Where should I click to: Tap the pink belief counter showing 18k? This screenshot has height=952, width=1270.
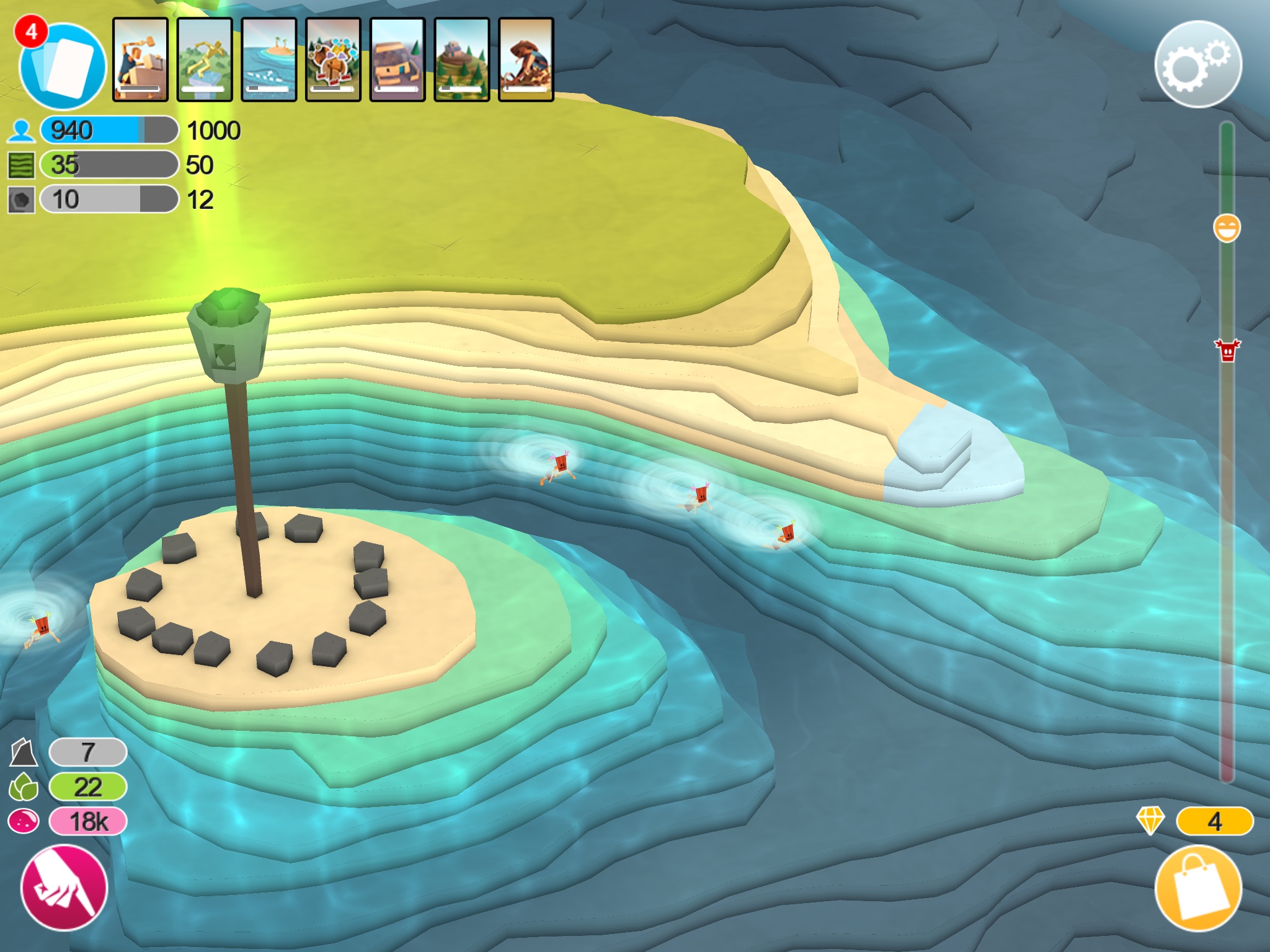[x=88, y=822]
